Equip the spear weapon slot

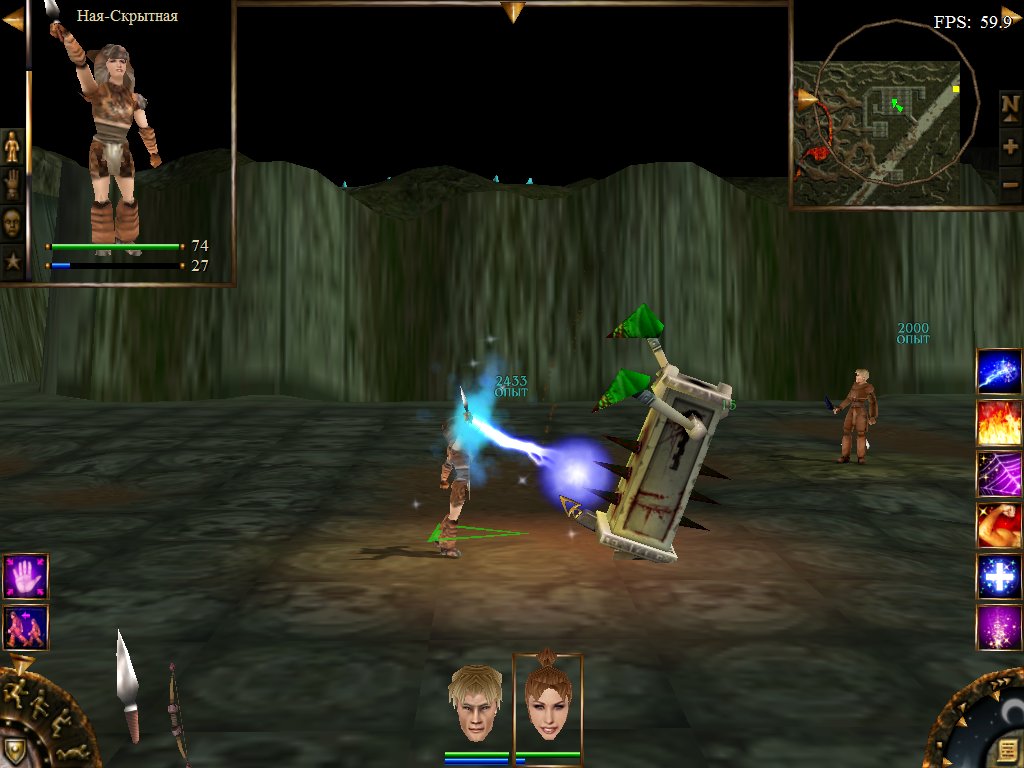click(128, 685)
